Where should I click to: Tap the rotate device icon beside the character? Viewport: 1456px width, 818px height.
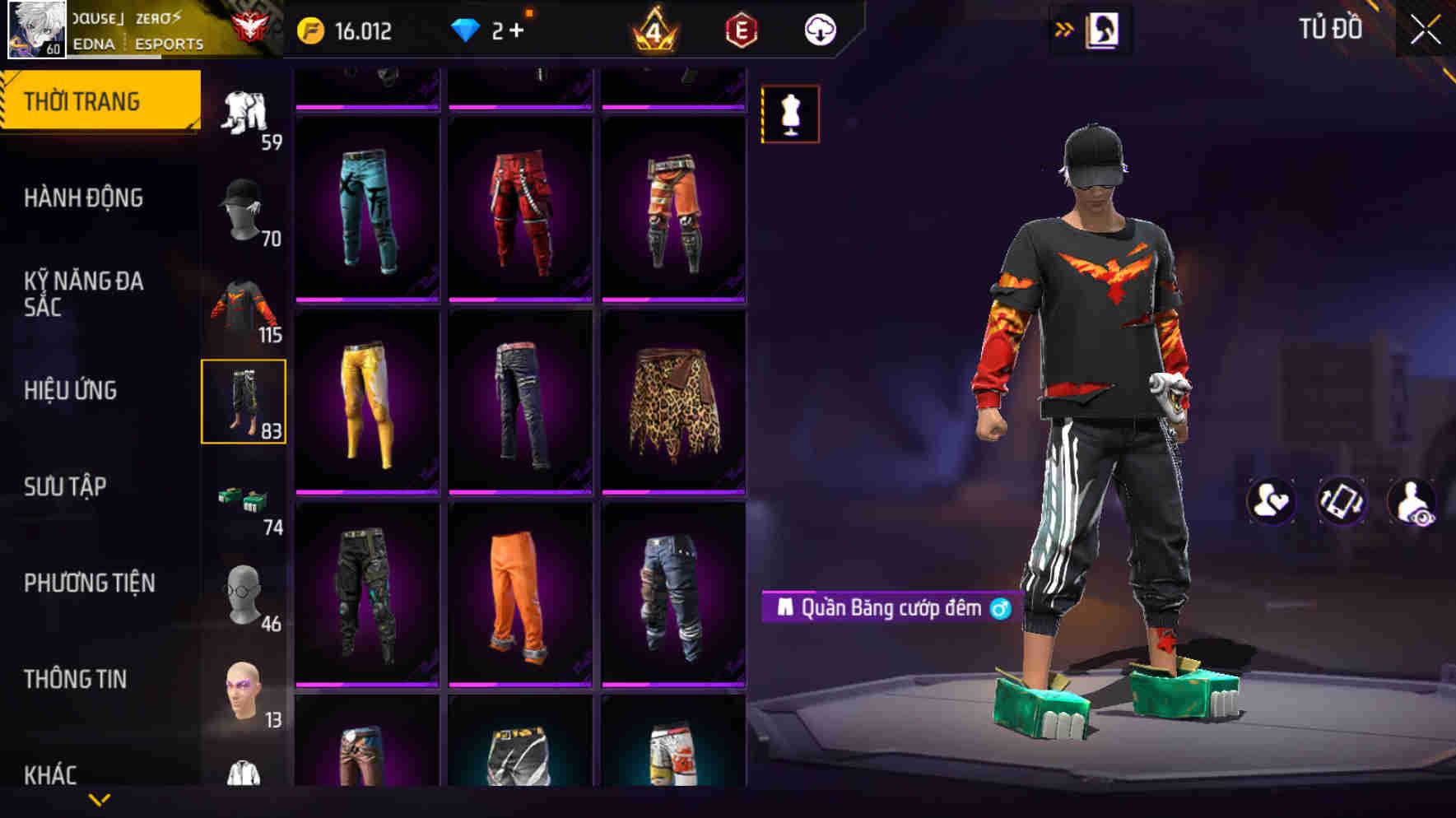tap(1340, 500)
